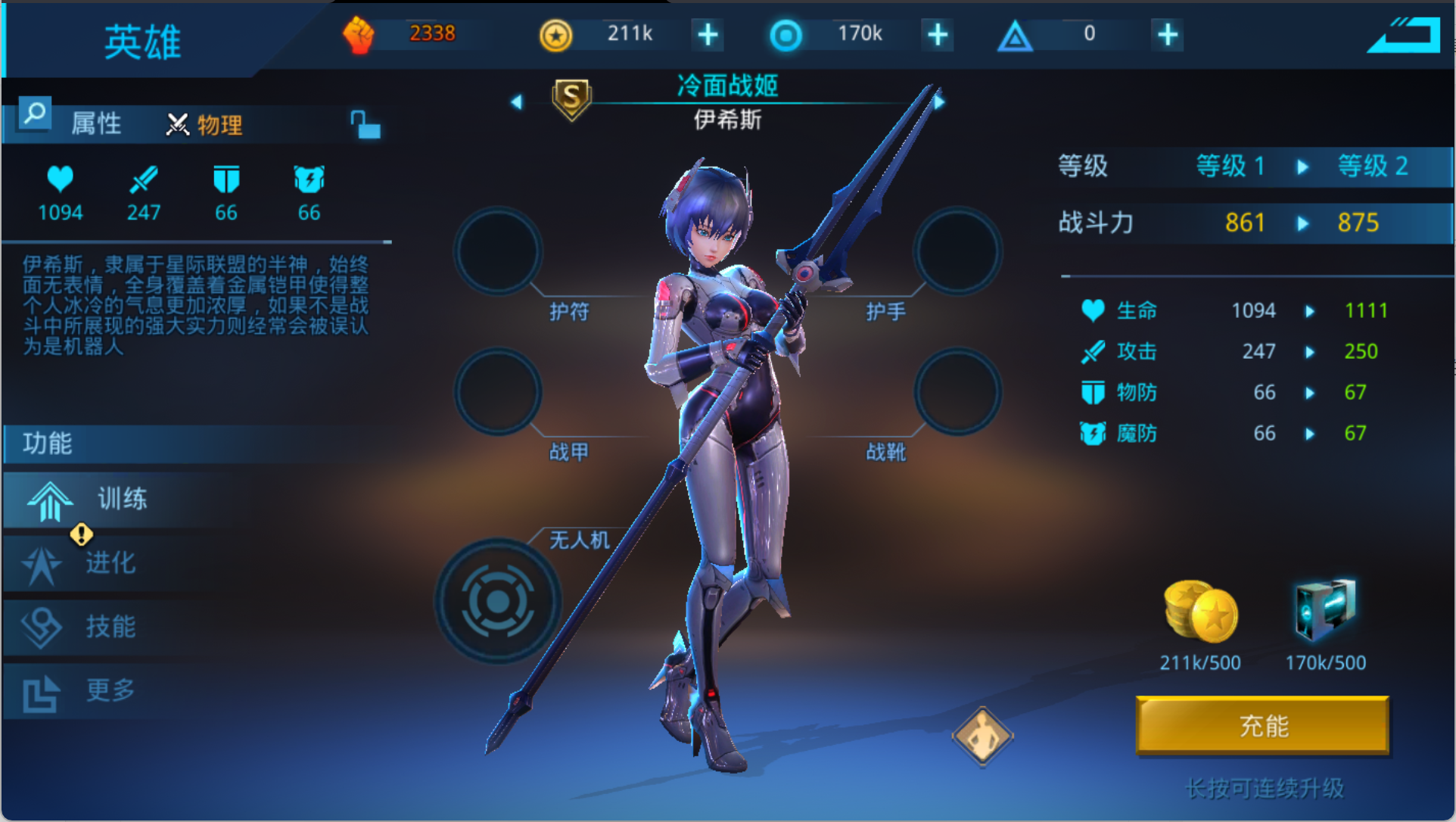This screenshot has width=1456, height=822.
Task: Select the 战靴 boots equipment slot
Action: click(957, 392)
